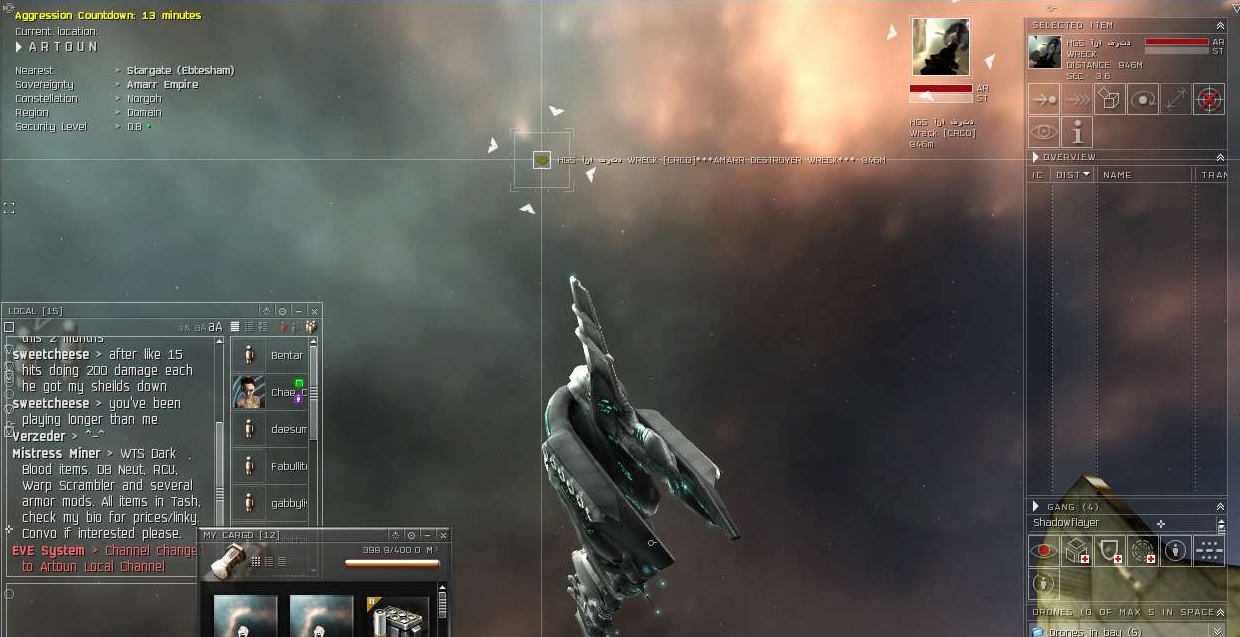The image size is (1240, 637).
Task: Click the Approach button in Selected Item
Action: (x=1044, y=99)
